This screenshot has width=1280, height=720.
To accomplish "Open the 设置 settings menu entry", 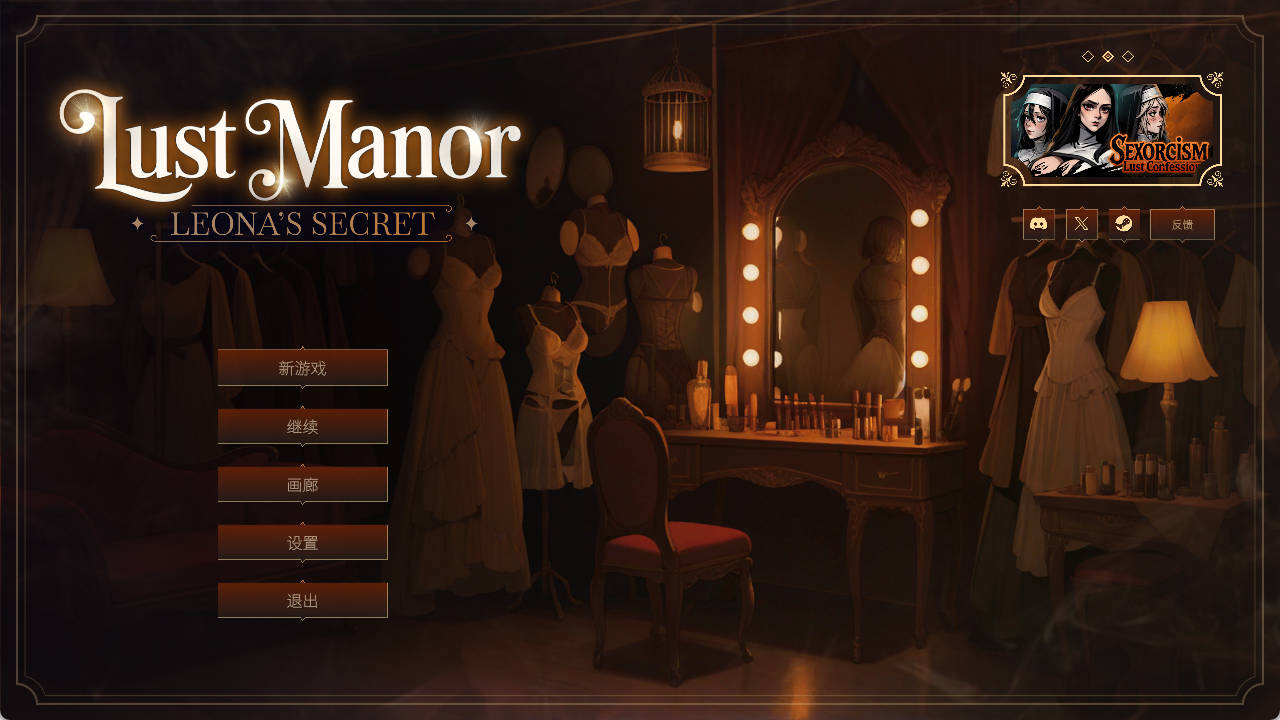I will (x=302, y=541).
